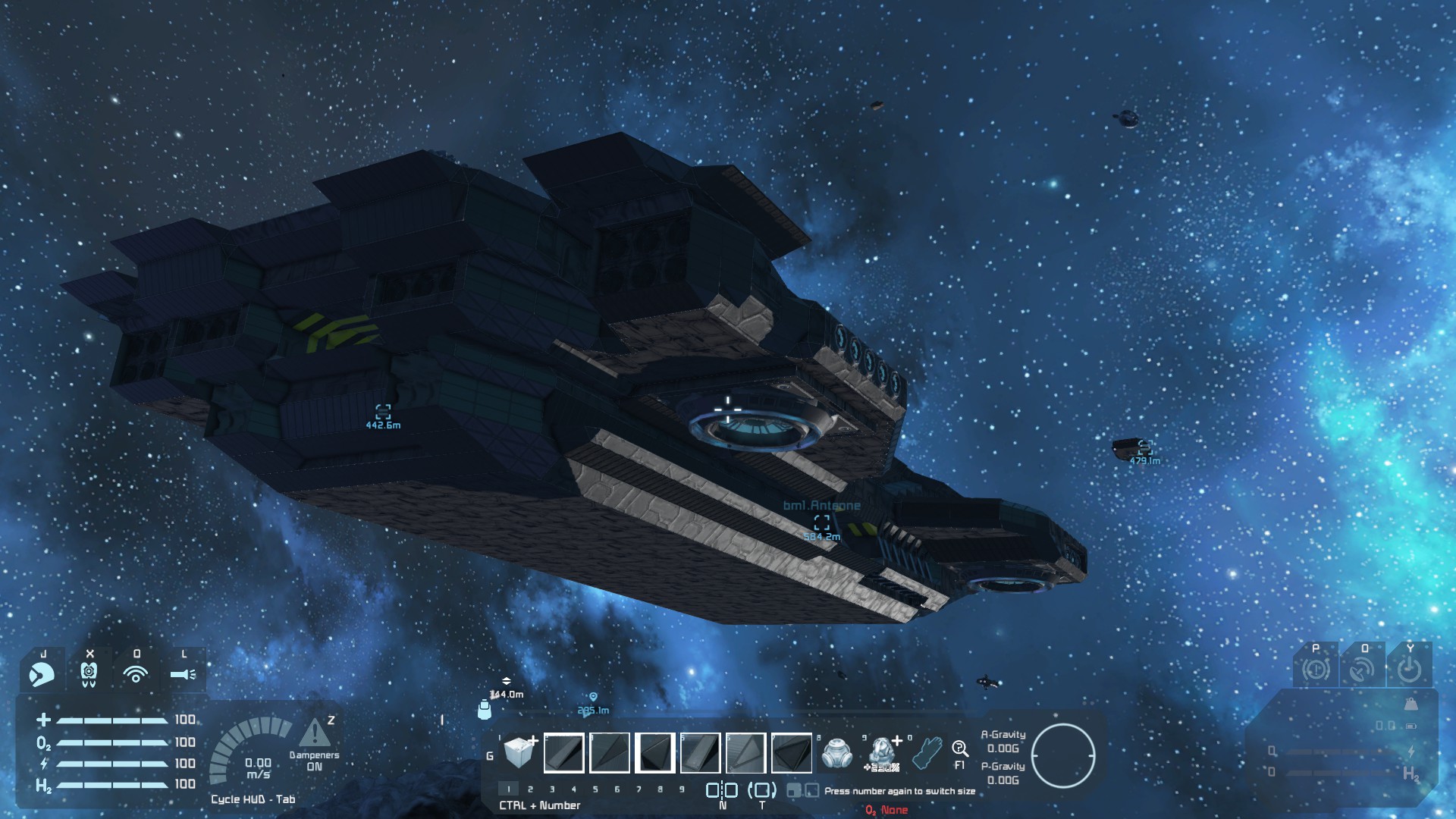Switch to toolbar page 9
The image size is (1456, 819).
coord(682,789)
